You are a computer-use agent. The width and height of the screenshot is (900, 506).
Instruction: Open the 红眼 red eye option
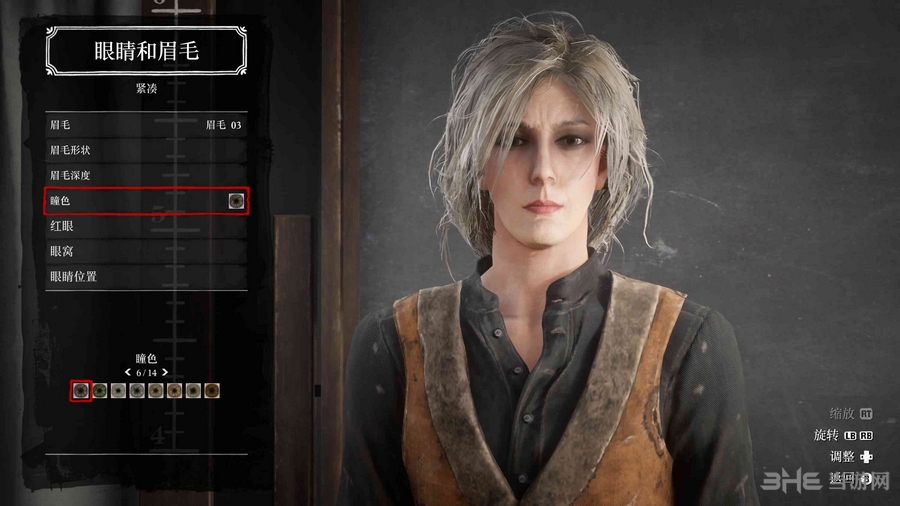click(146, 226)
